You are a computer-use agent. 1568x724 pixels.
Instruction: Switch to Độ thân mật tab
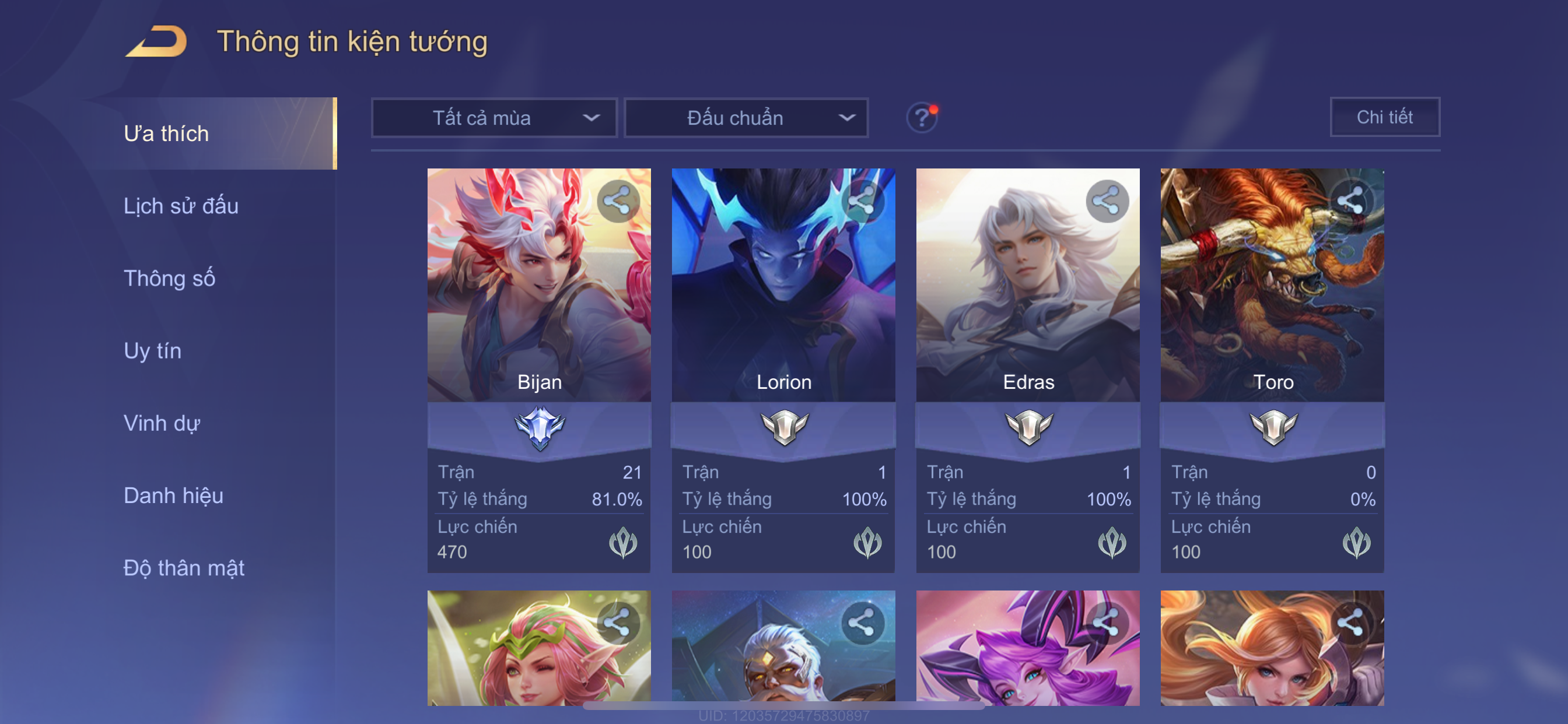[184, 568]
